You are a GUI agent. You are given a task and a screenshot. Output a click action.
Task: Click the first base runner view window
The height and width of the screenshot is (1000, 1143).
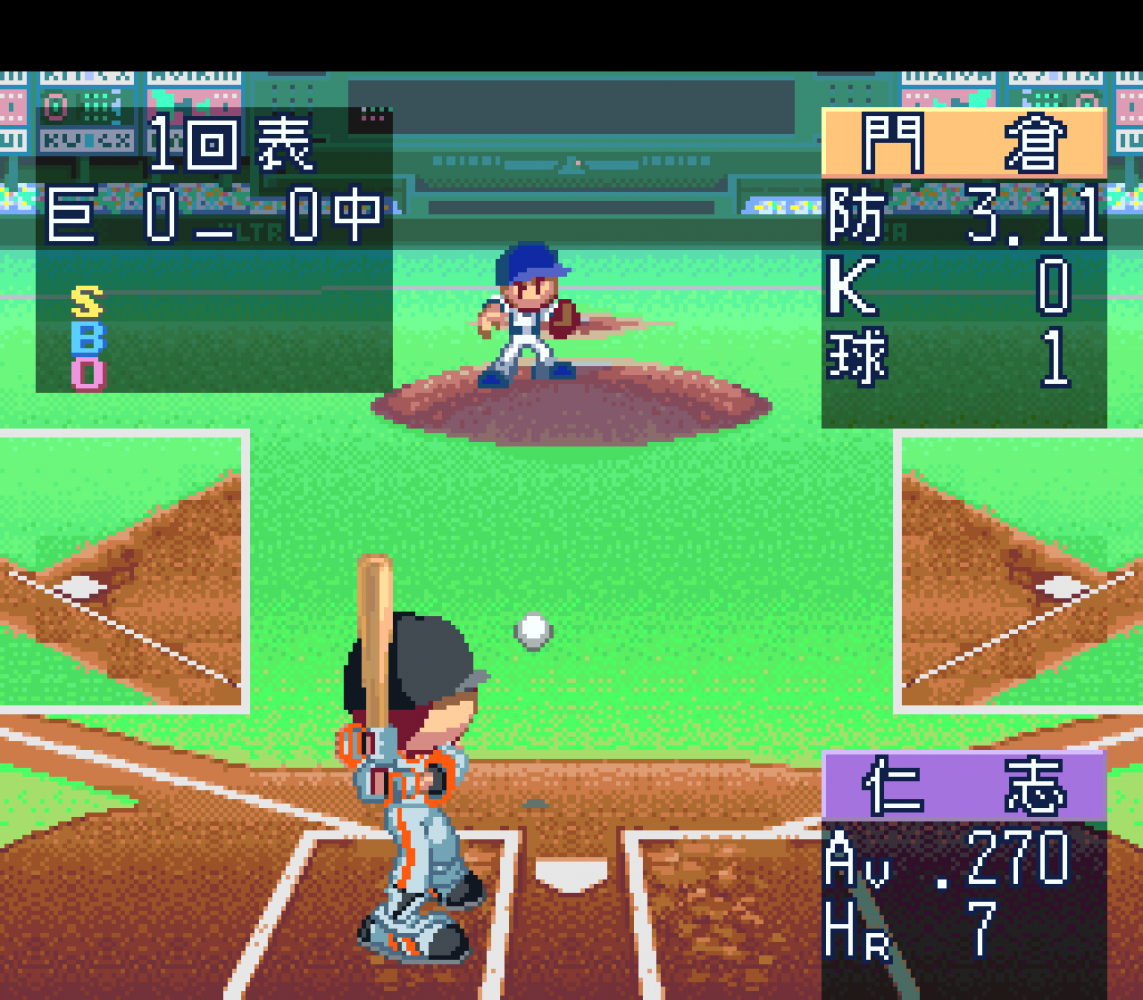coord(1019,572)
